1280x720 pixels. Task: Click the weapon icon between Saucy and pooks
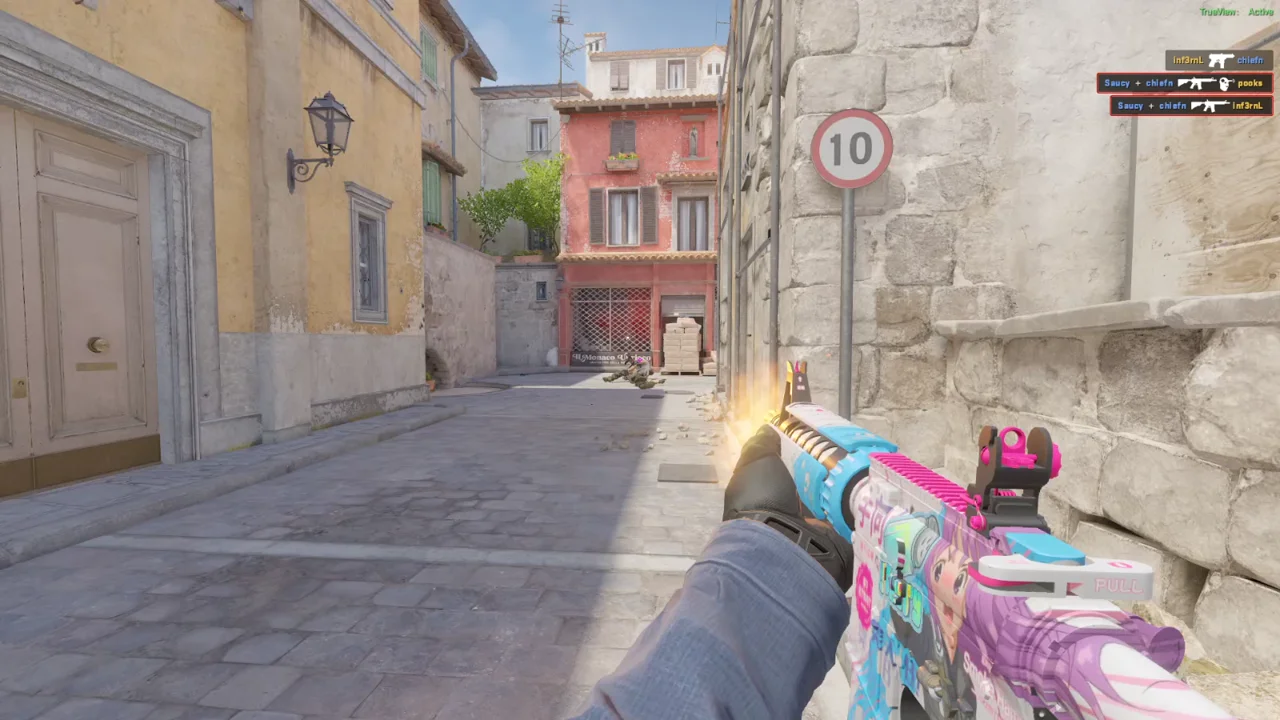tap(1197, 83)
